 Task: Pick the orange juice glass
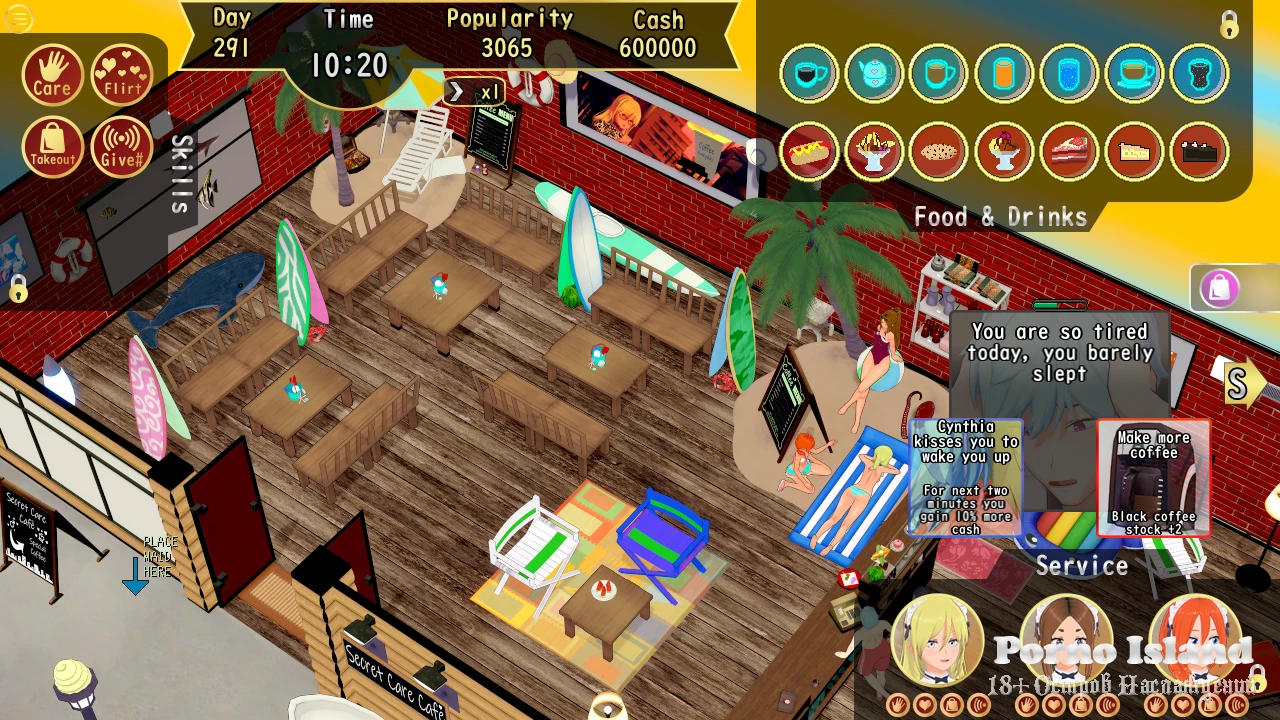coord(1004,73)
